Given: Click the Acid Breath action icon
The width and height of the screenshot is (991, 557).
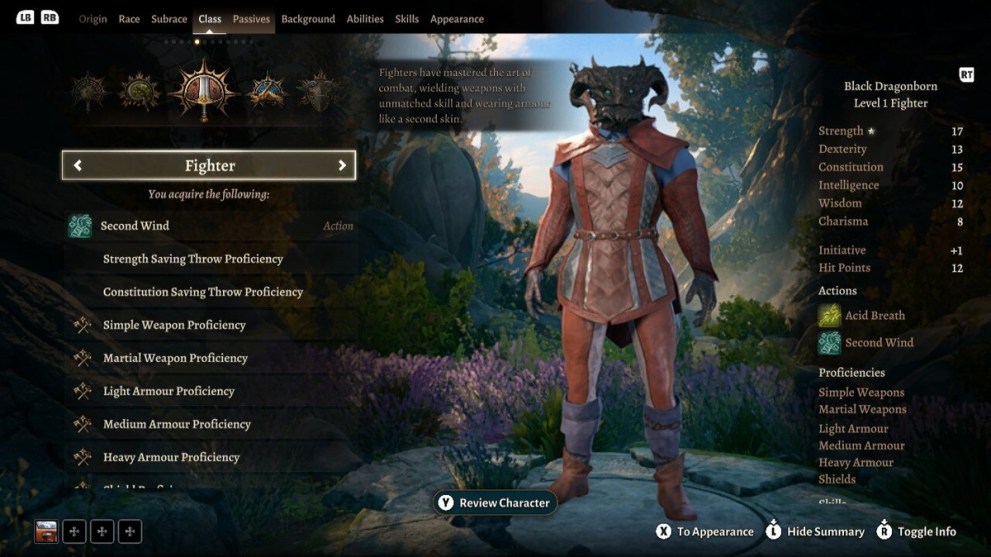Looking at the screenshot, I should (830, 316).
